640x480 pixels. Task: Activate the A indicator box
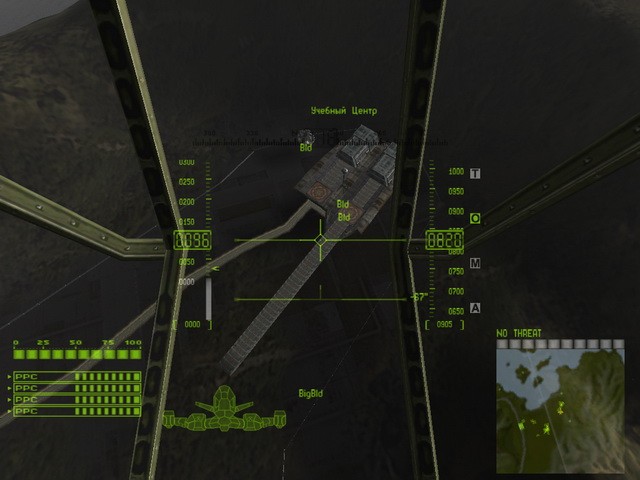click(475, 307)
